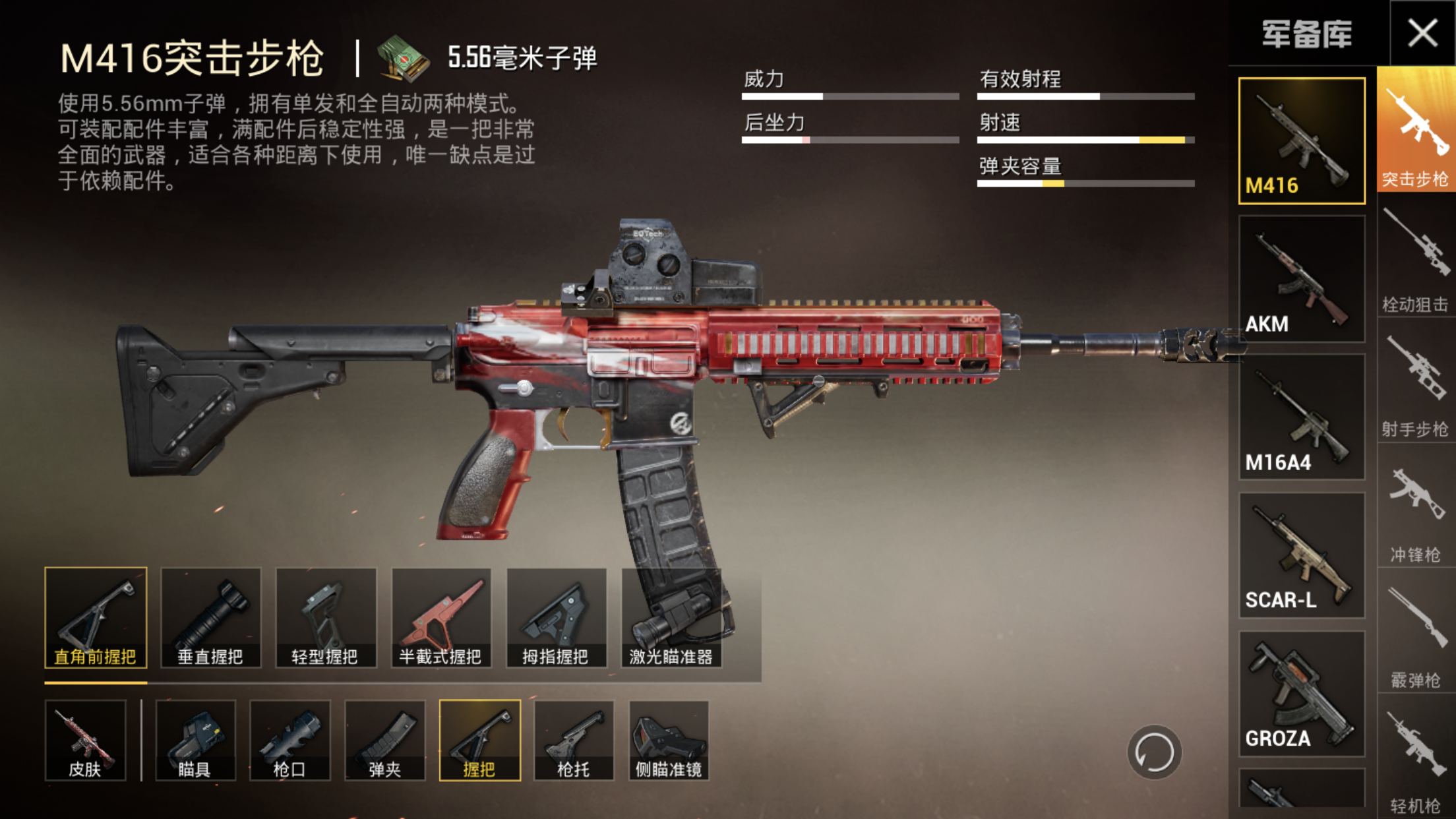Open the 枪托 stock slot
Screen dimensions: 1456x819
pos(574,741)
